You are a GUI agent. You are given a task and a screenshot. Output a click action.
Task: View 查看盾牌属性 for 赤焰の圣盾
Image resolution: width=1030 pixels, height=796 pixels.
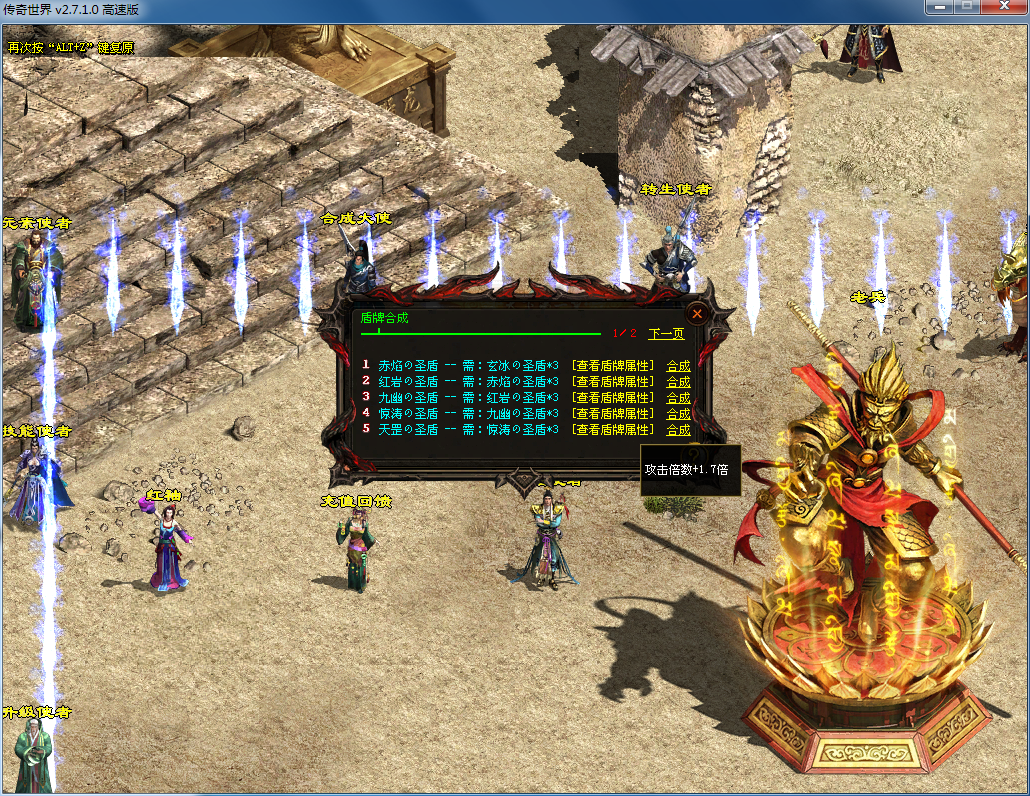coord(613,366)
